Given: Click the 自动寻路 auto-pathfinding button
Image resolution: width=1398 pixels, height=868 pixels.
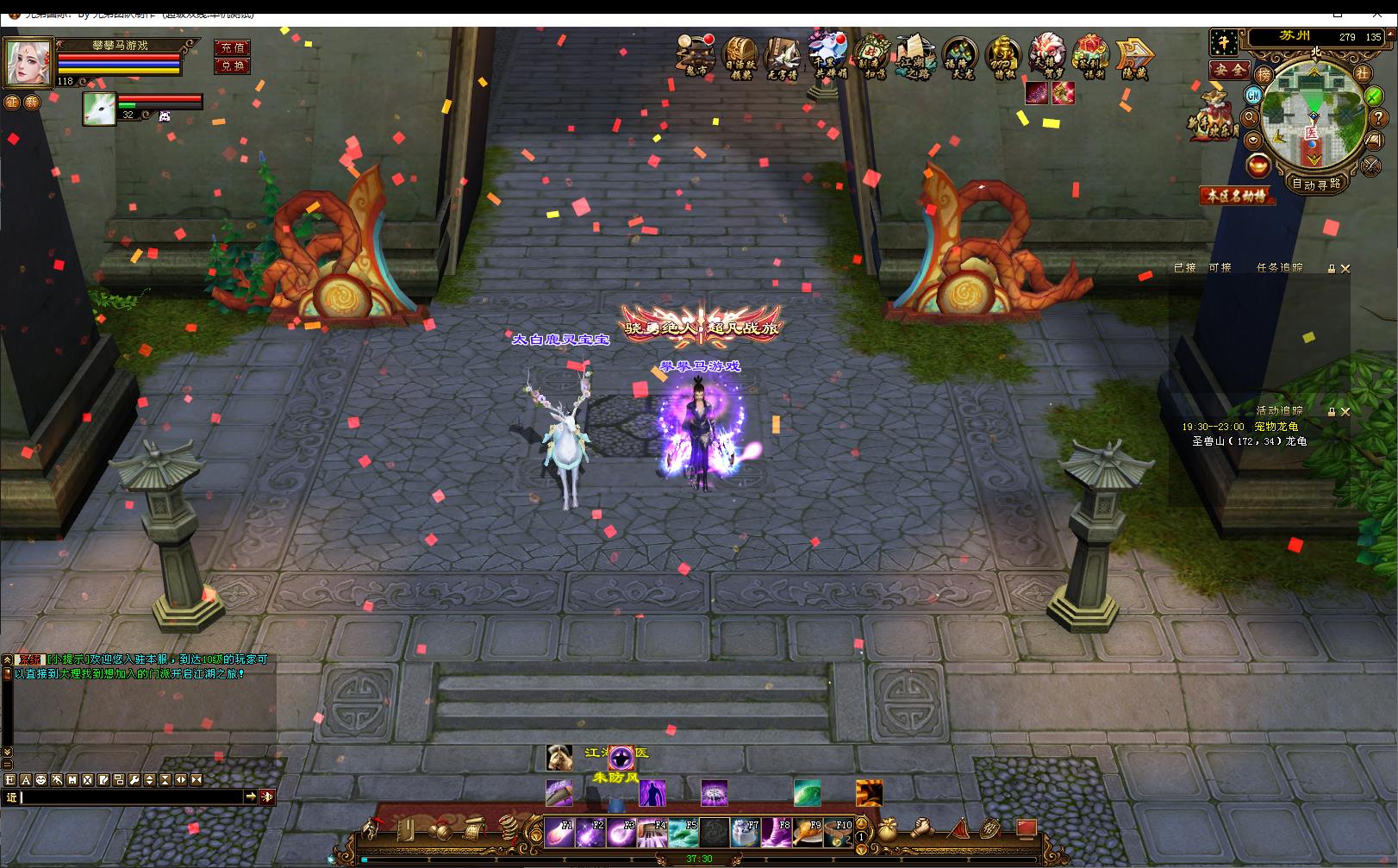Looking at the screenshot, I should [x=1315, y=184].
